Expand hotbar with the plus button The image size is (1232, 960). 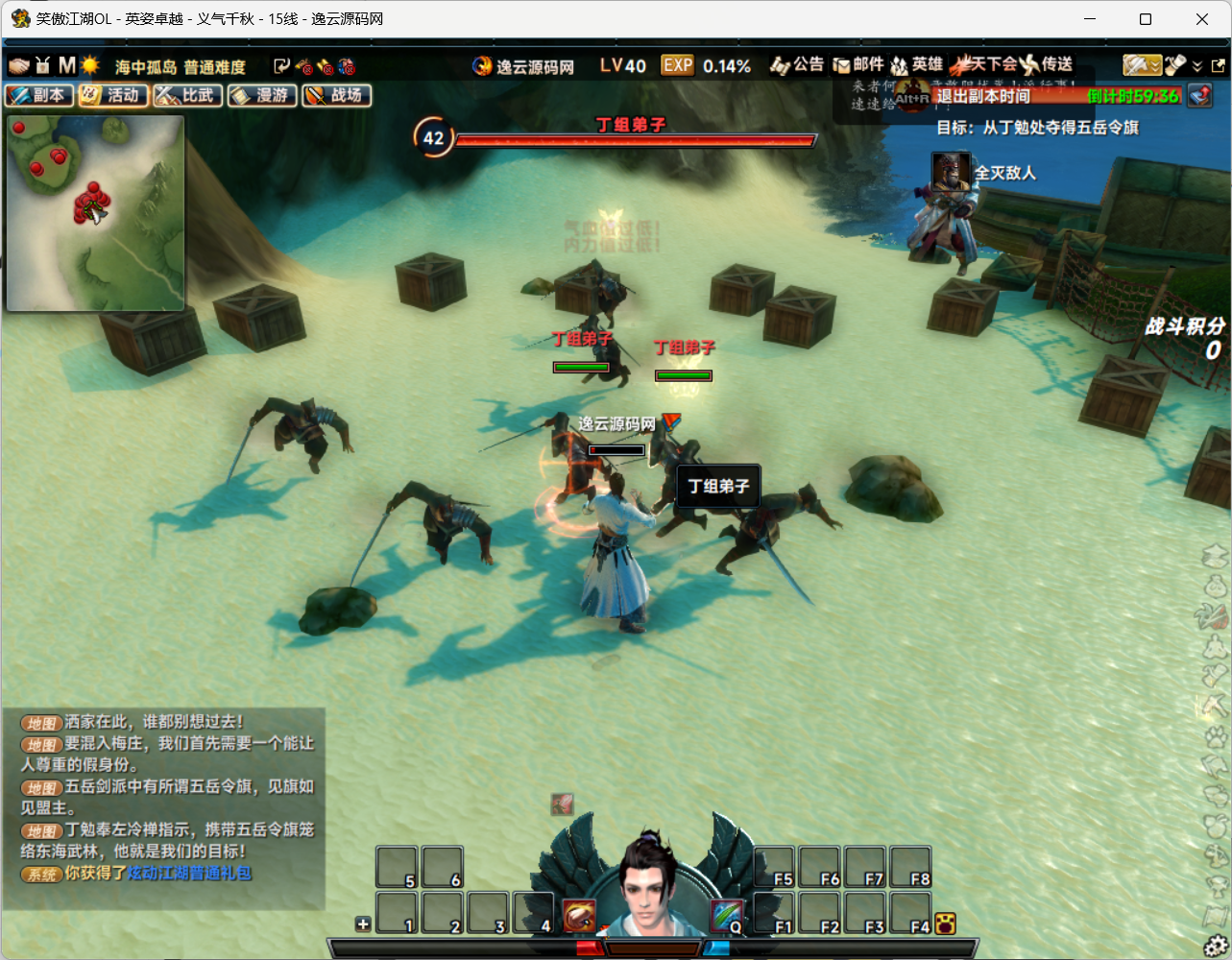click(363, 924)
